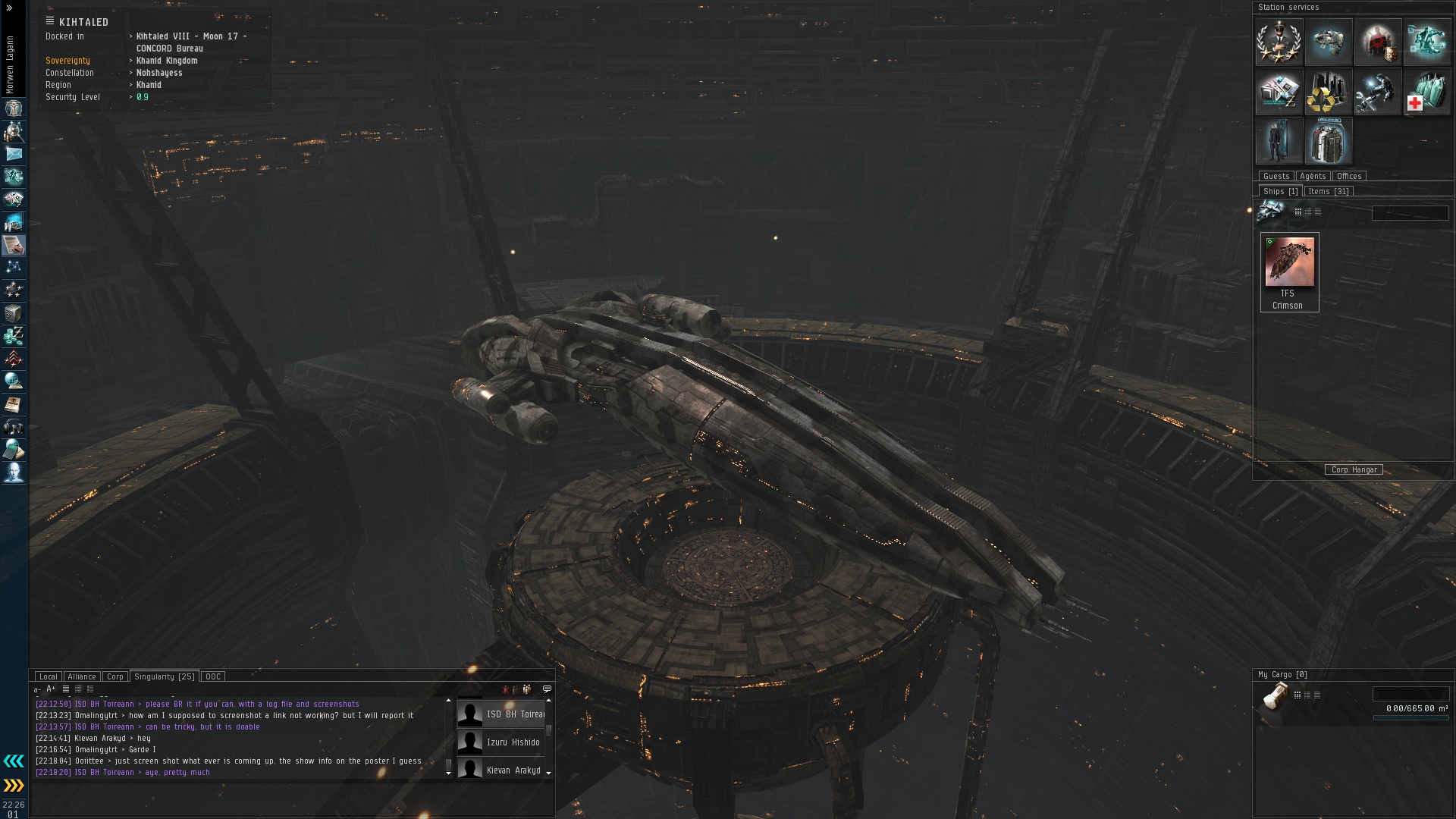Open the character sheet icon in sidebar

pos(14,108)
